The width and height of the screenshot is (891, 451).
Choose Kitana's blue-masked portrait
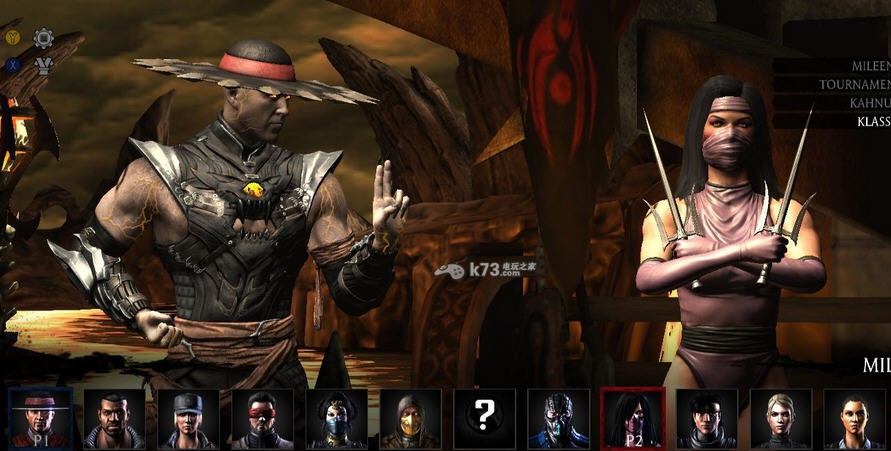337,418
